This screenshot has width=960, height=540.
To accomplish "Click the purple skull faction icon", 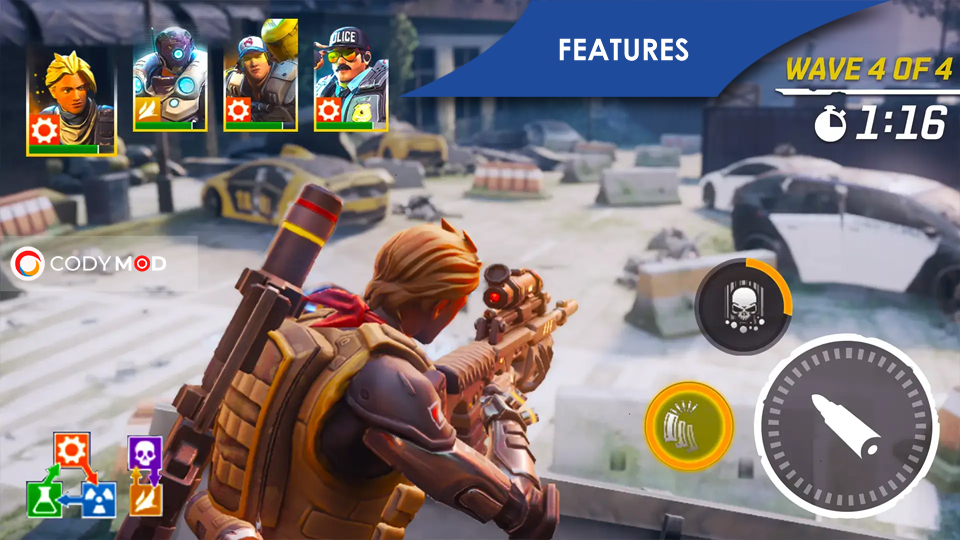I will click(x=145, y=453).
